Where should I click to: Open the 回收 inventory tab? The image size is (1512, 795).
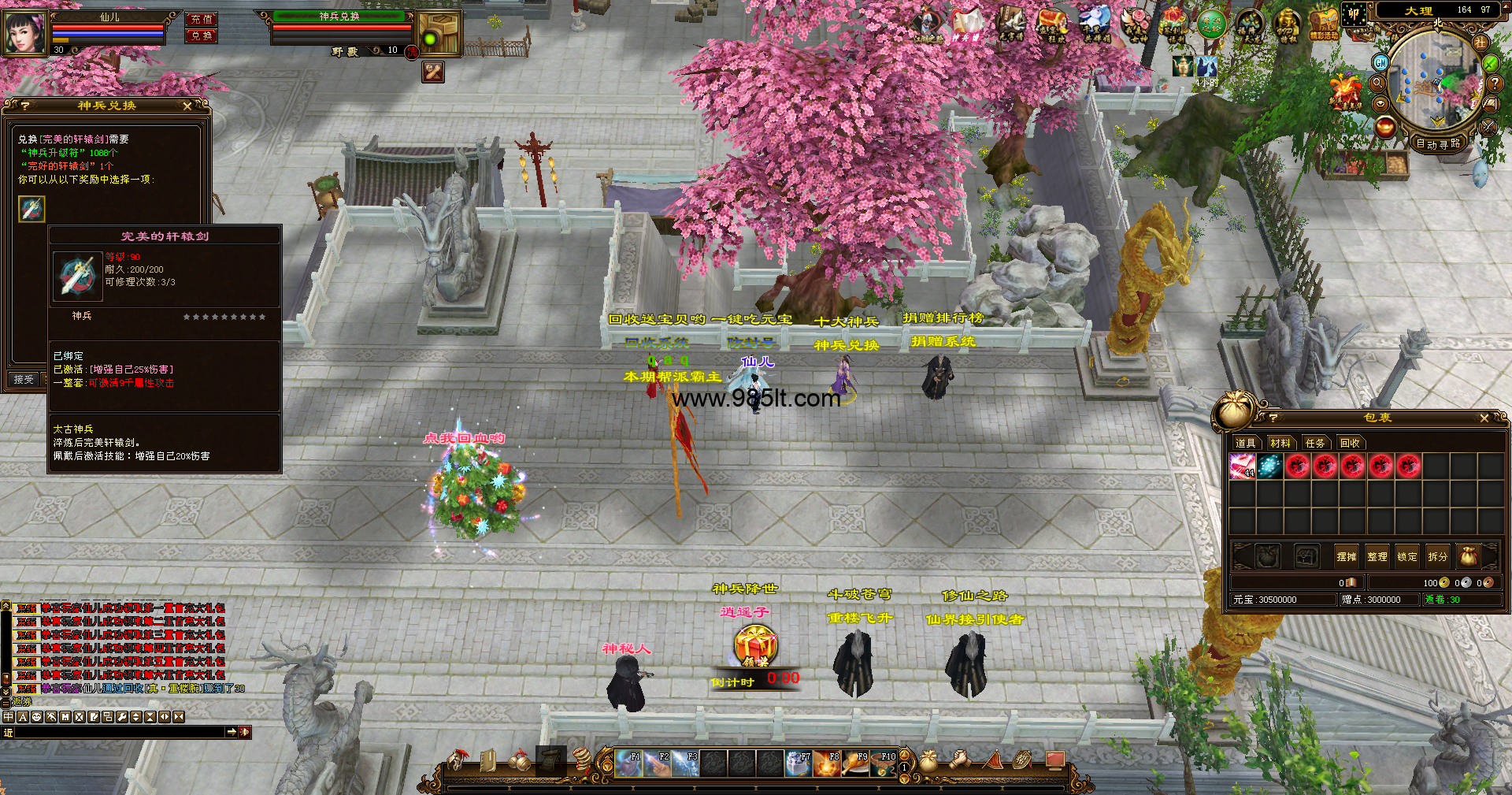(1350, 444)
